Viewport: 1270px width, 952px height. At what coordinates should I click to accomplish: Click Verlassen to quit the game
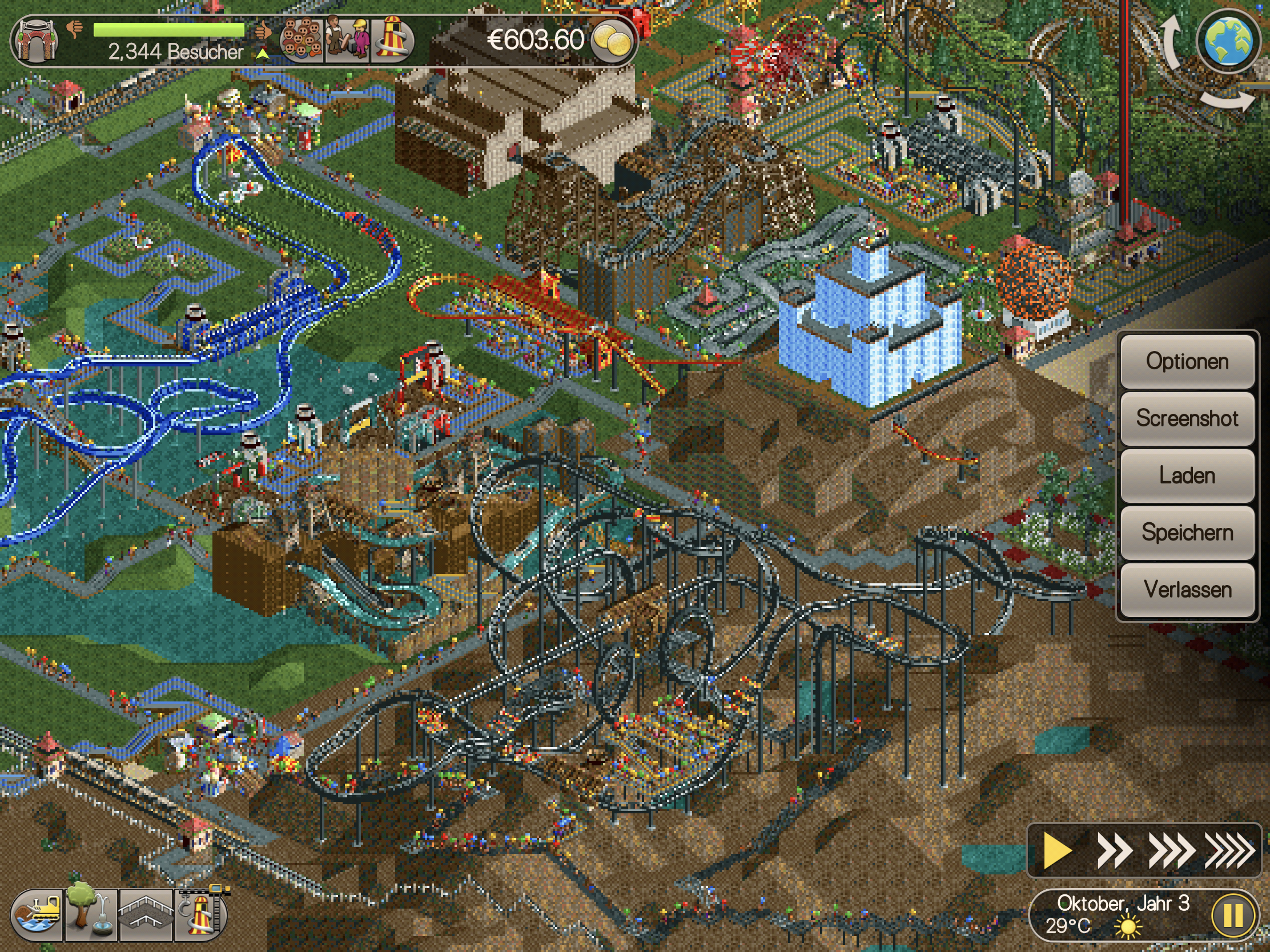[x=1187, y=590]
